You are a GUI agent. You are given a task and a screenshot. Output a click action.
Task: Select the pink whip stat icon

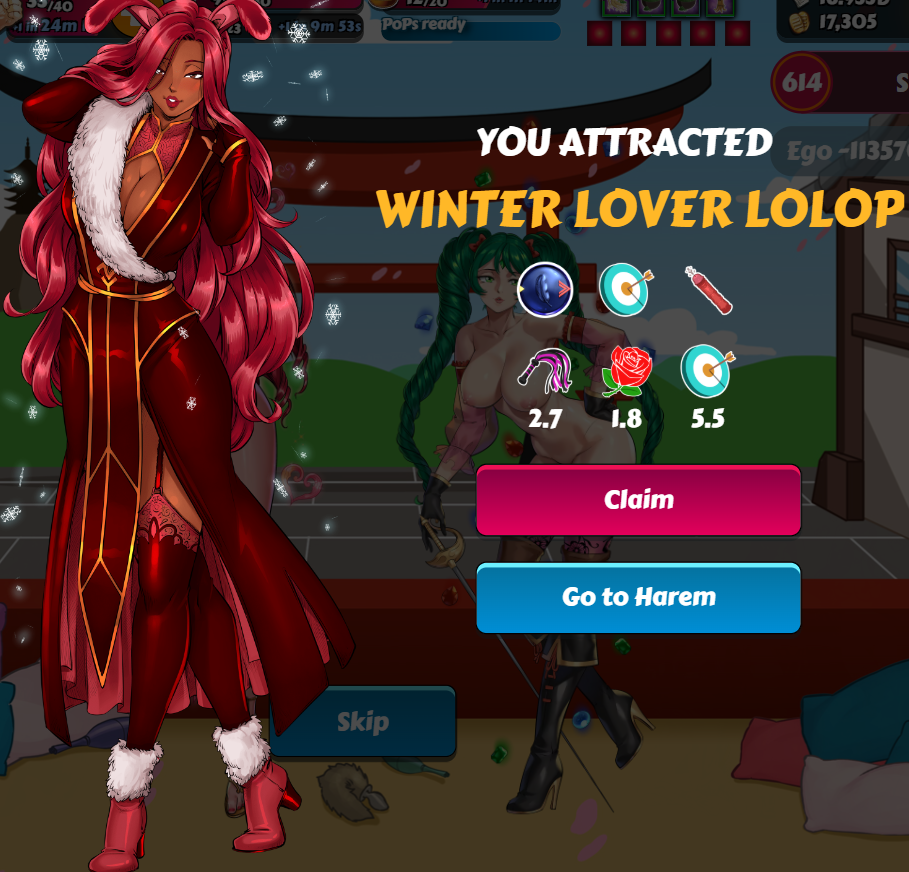pyautogui.click(x=543, y=372)
